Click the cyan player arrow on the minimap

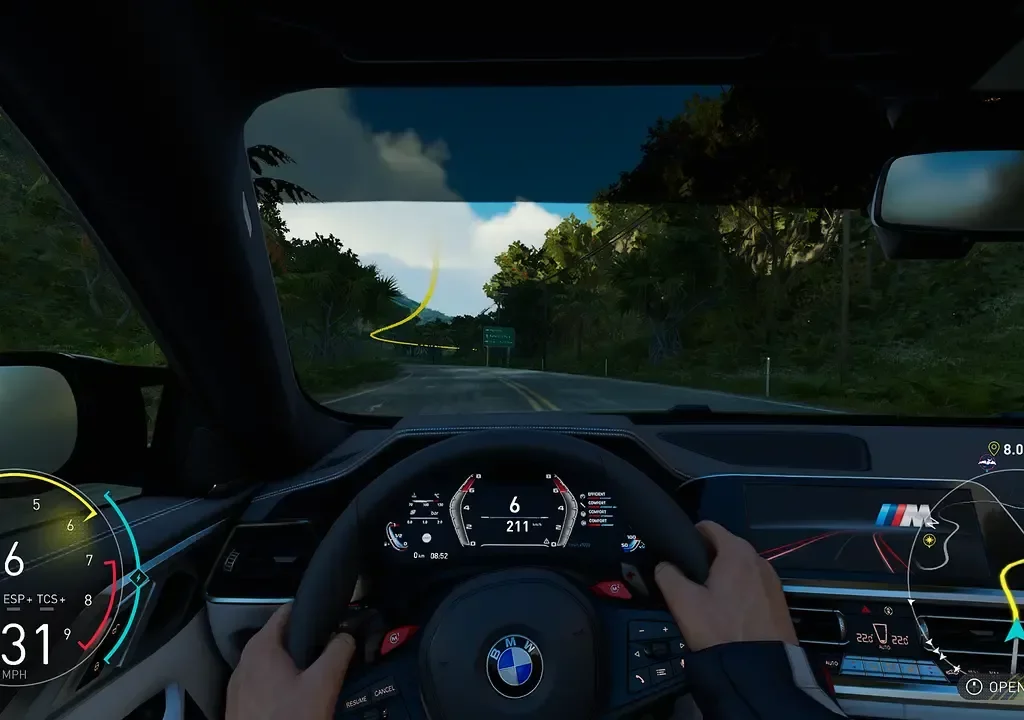(x=1014, y=629)
